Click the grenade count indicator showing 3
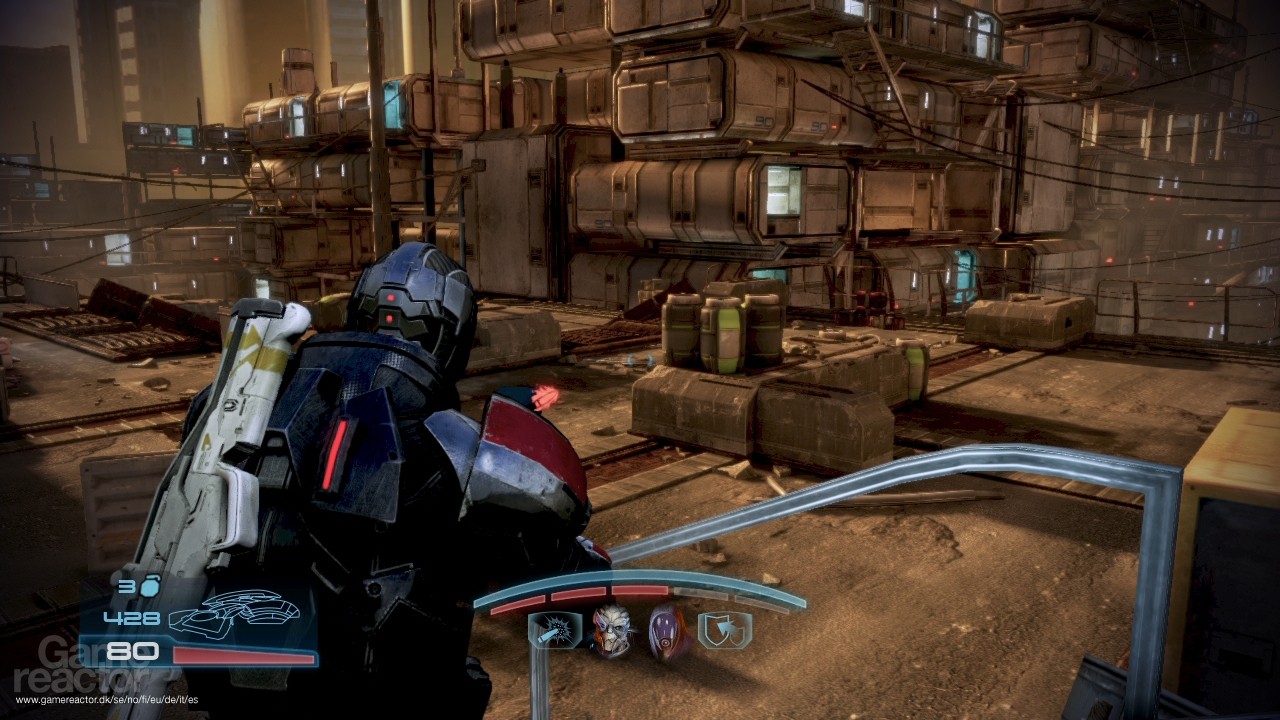Image resolution: width=1280 pixels, height=720 pixels. pyautogui.click(x=129, y=587)
